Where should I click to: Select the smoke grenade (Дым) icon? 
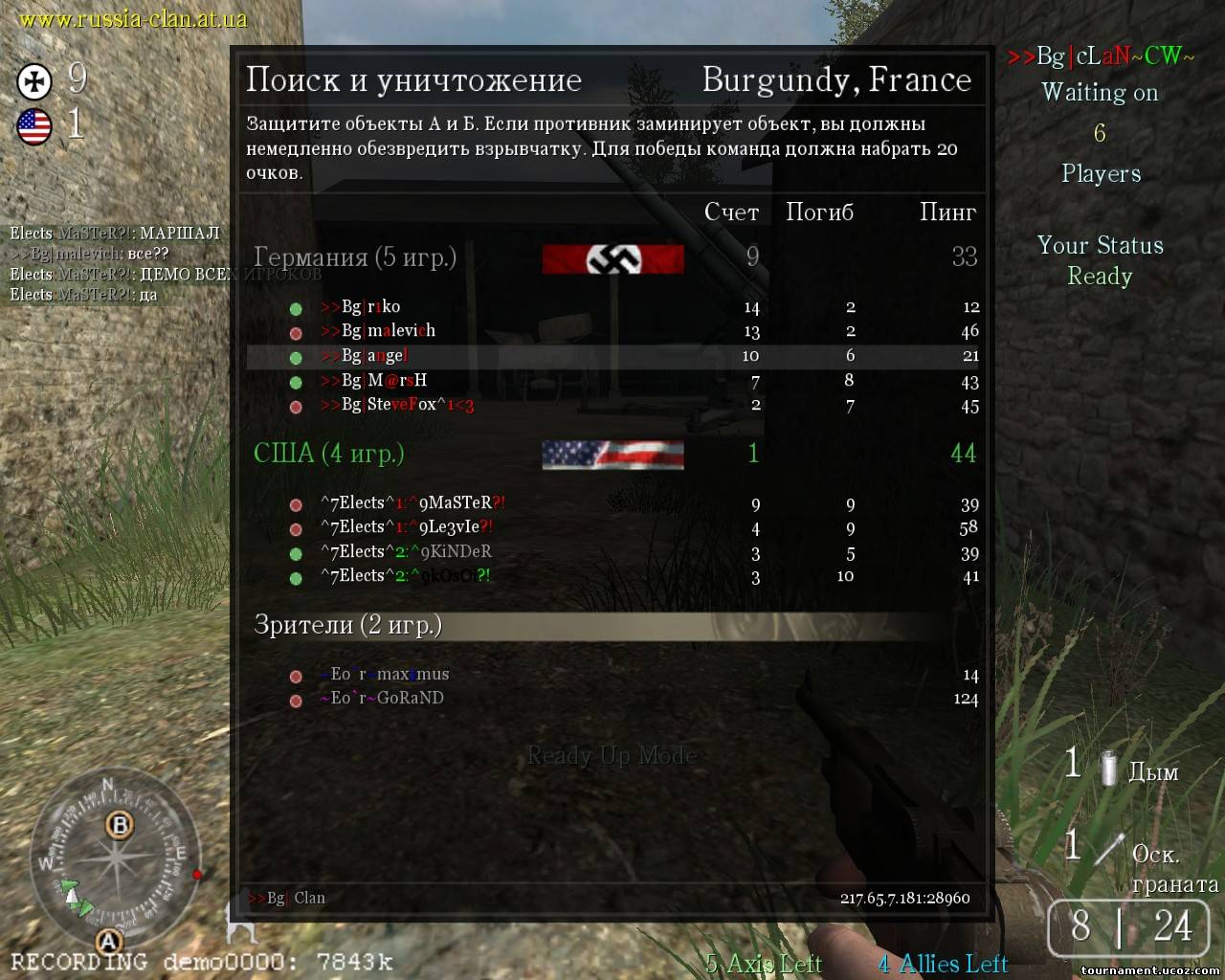pos(1108,768)
